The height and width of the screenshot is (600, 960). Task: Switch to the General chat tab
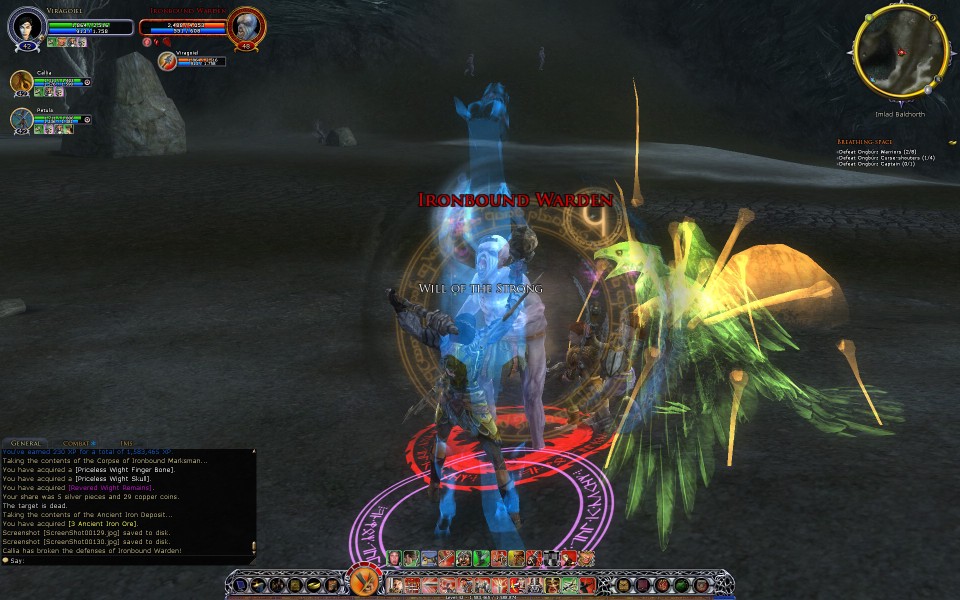click(x=26, y=442)
